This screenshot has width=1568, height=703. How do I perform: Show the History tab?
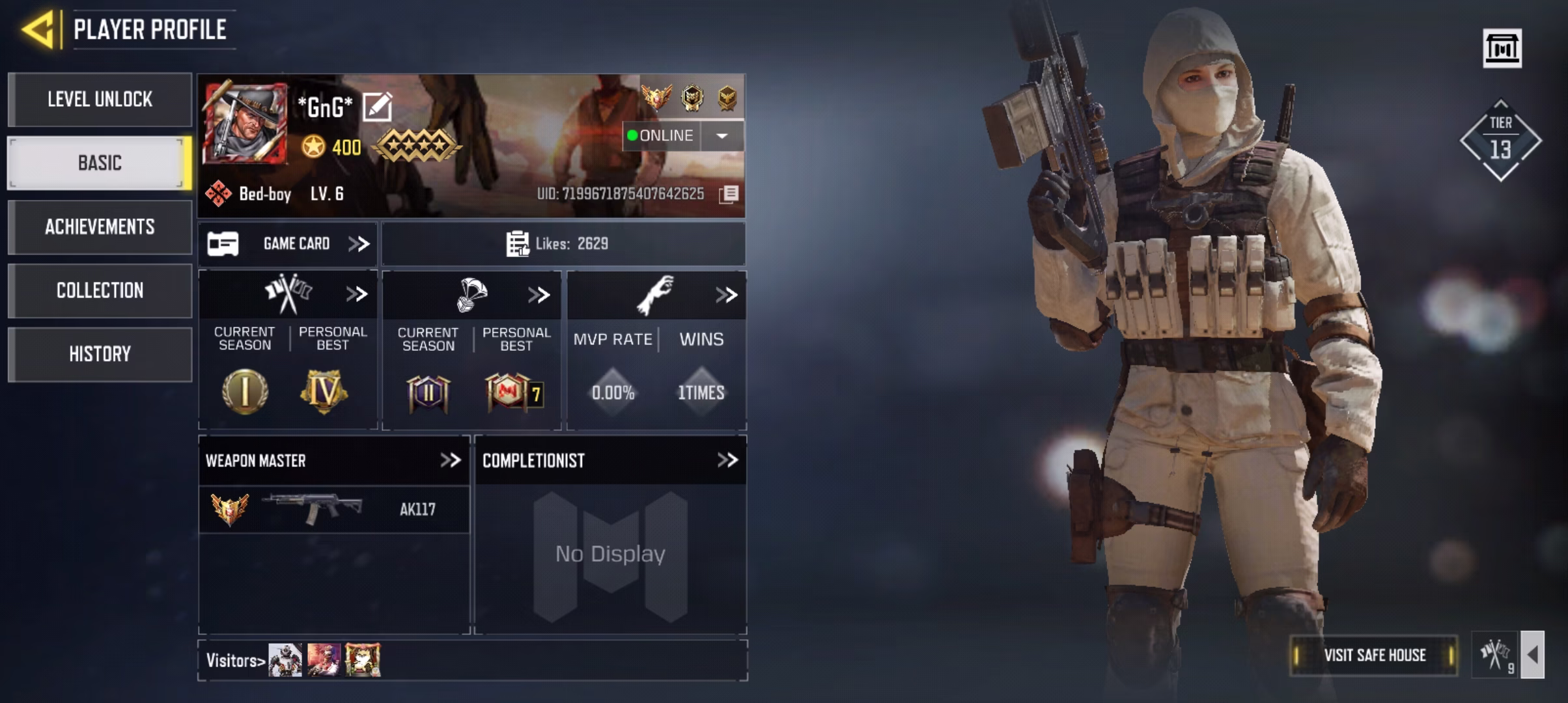[100, 354]
